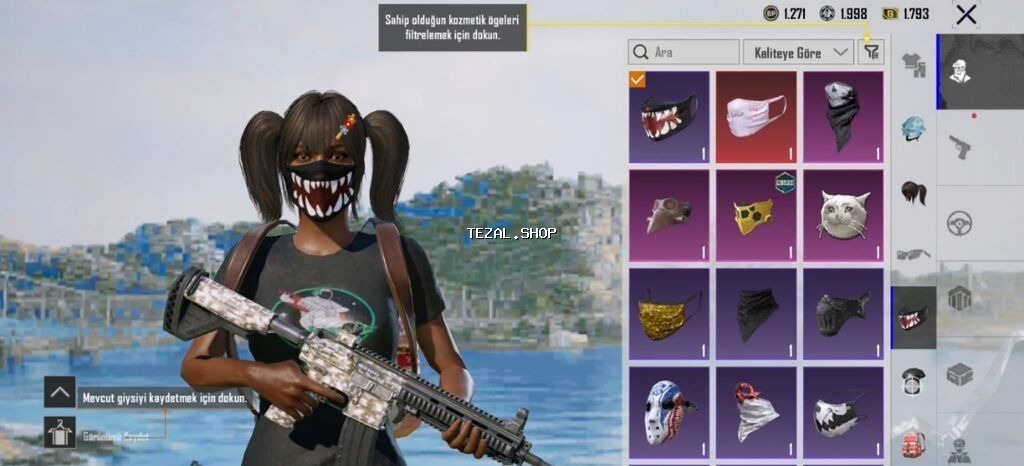
Task: Close the wardrobe with the X button
Action: tap(966, 14)
